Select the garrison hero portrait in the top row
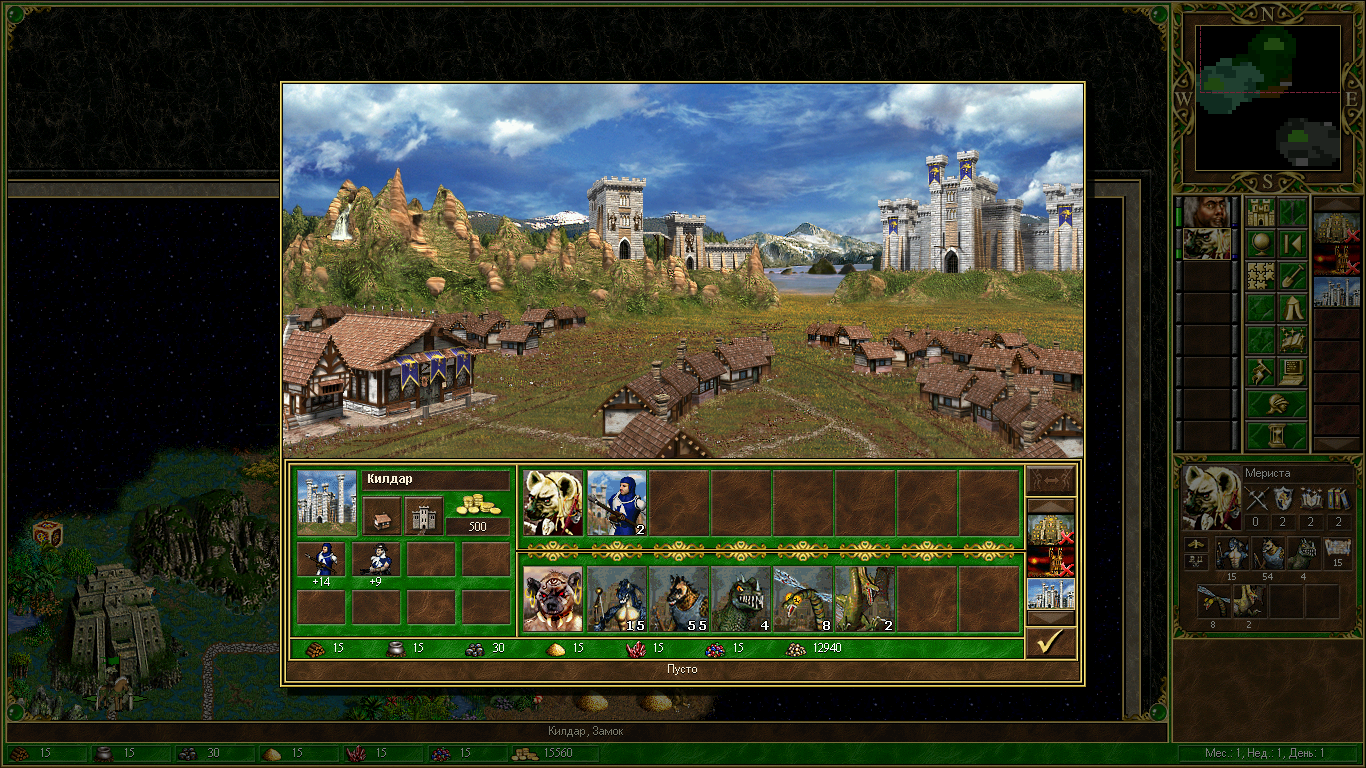 [553, 503]
